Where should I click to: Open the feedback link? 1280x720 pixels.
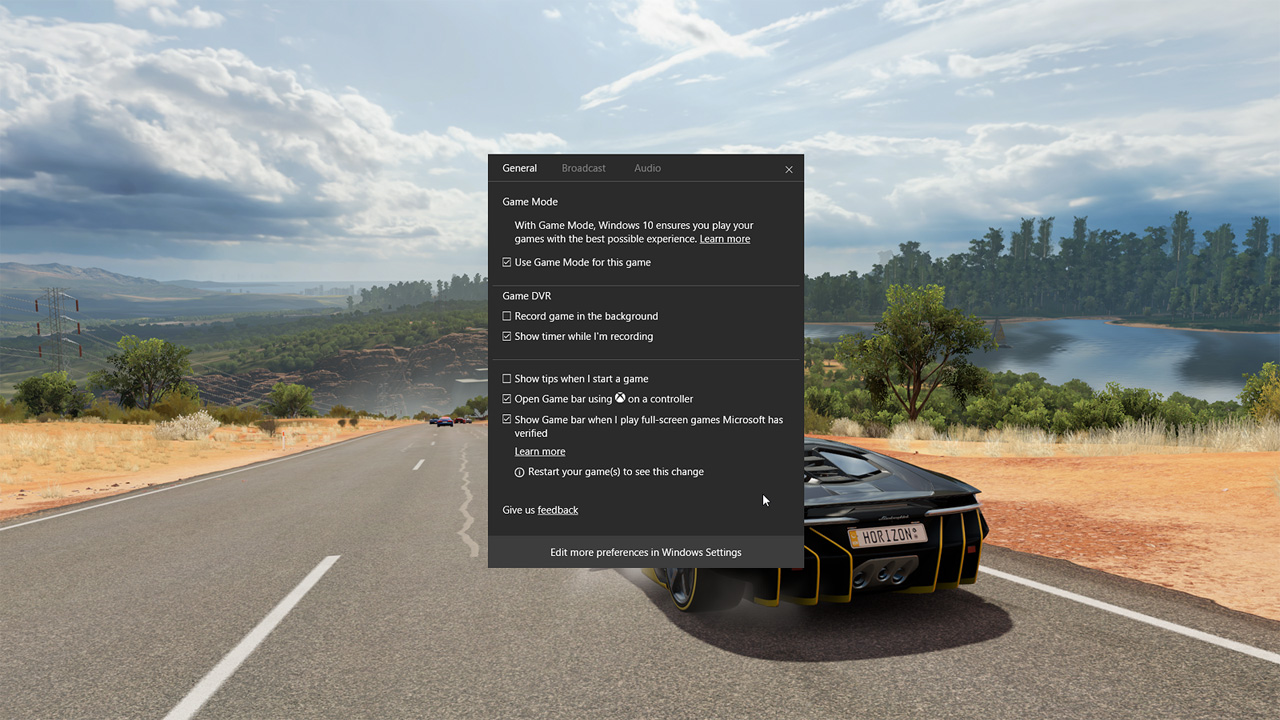tap(558, 510)
